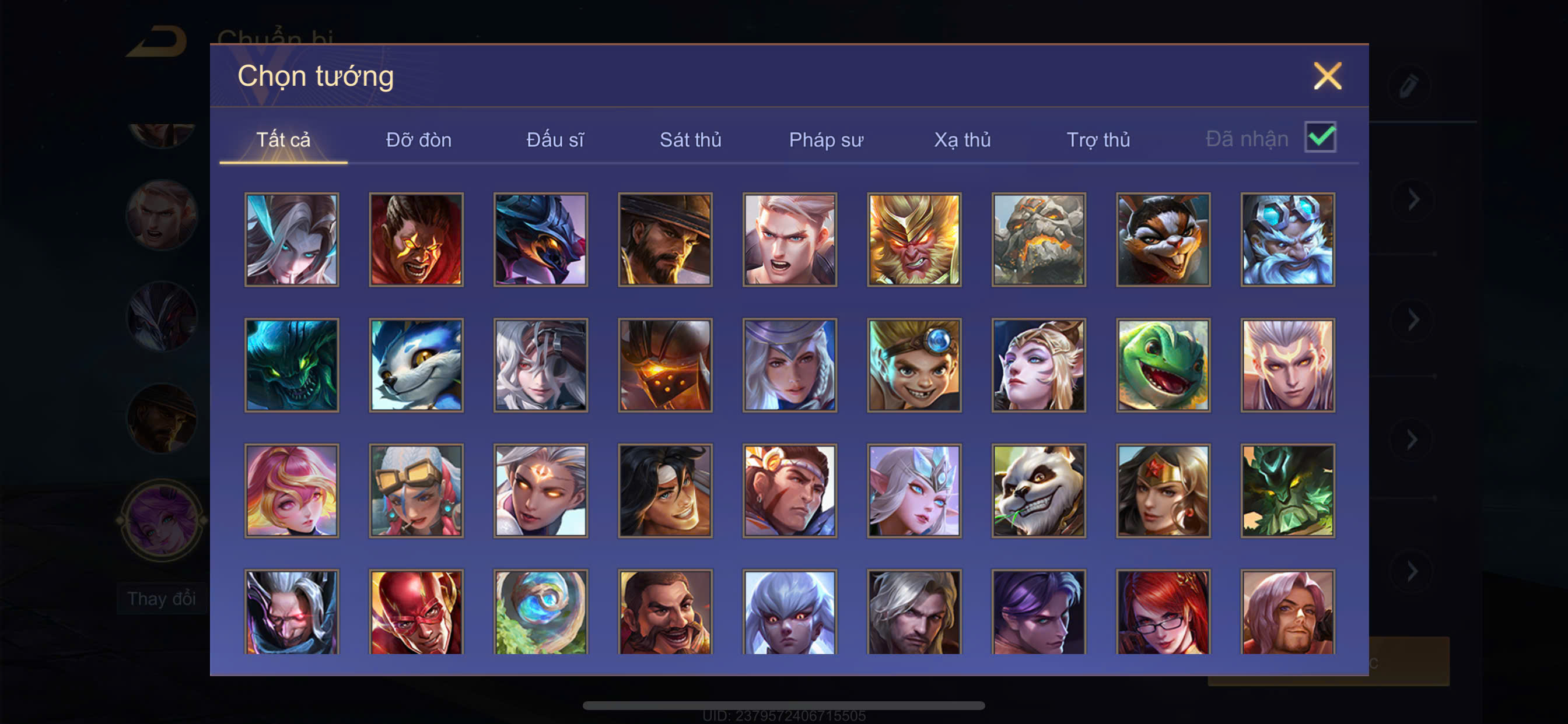Select the bearded cowboy hat hero
The image size is (1568, 724).
[x=666, y=240]
